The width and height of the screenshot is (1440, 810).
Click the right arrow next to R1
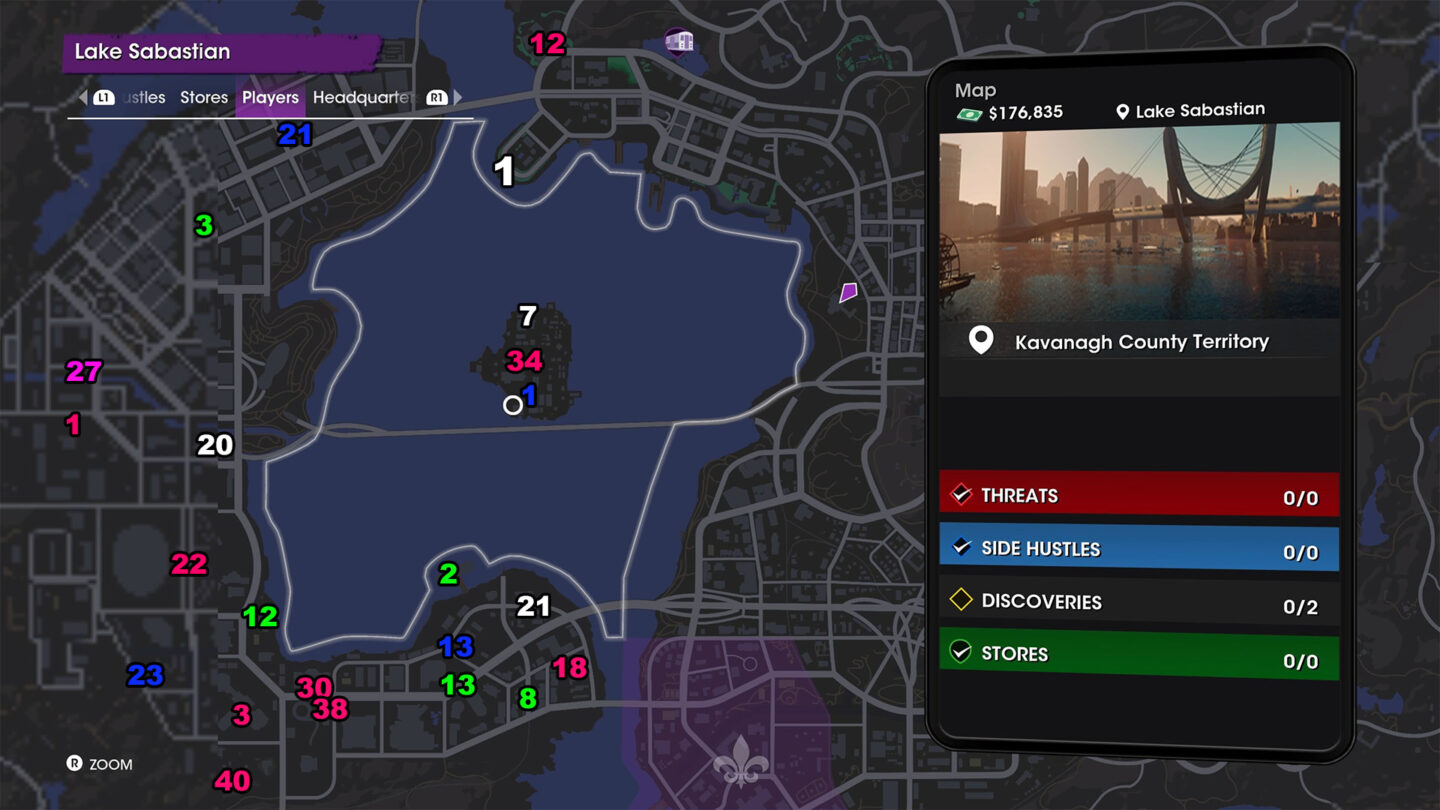point(456,97)
